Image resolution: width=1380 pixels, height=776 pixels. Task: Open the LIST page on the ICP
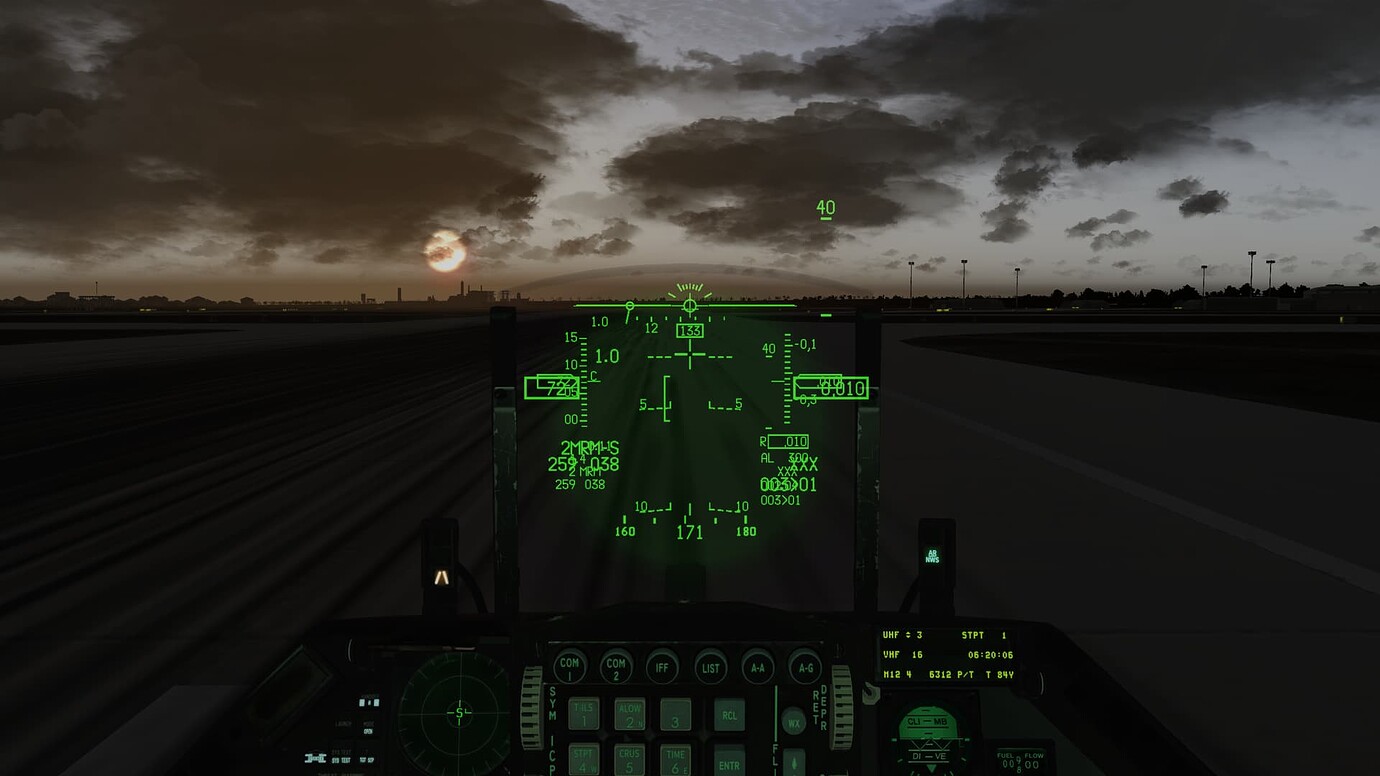[x=711, y=669]
